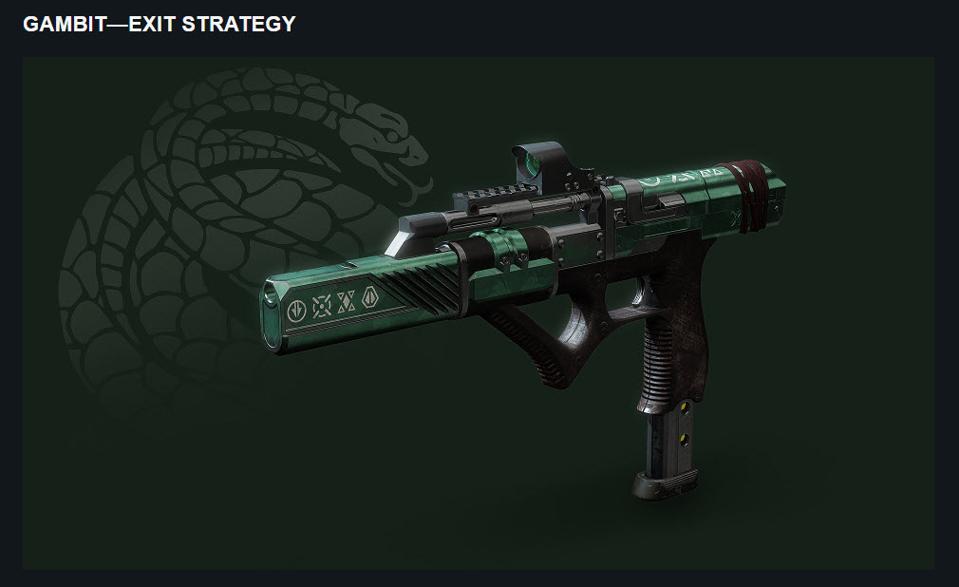959x587 pixels.
Task: Open the Exit Strategy weapon image
Action: pos(478,312)
